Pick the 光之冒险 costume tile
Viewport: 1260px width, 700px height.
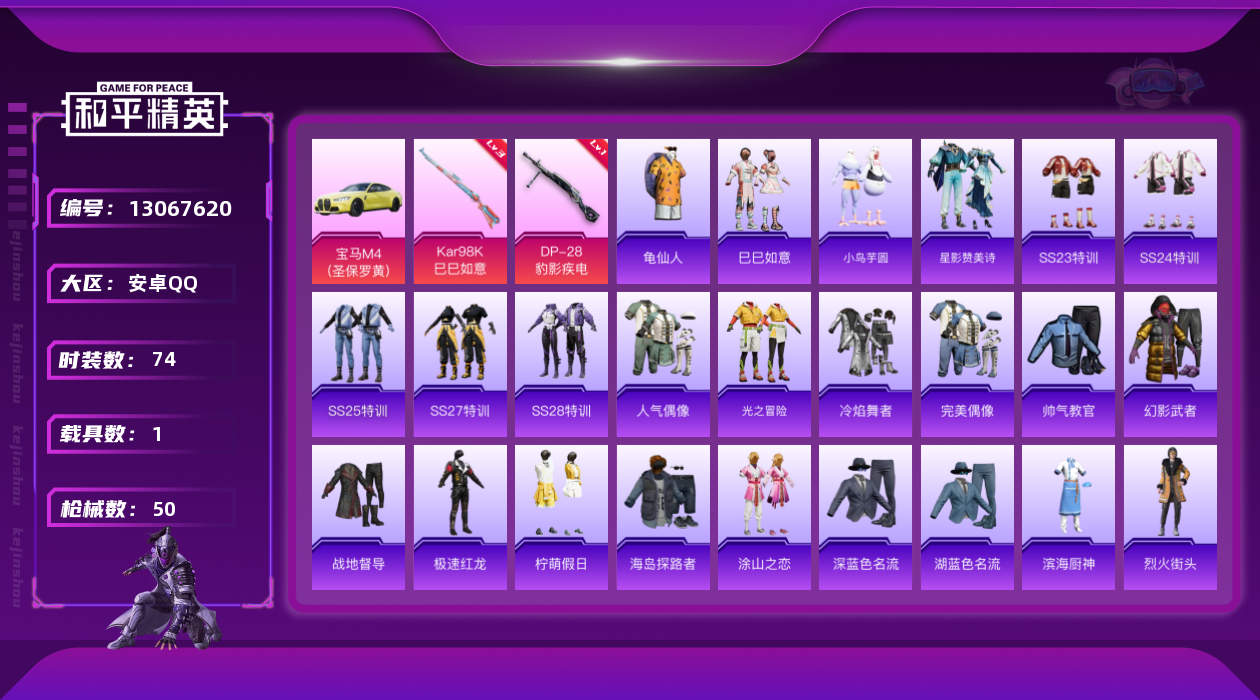coord(764,364)
